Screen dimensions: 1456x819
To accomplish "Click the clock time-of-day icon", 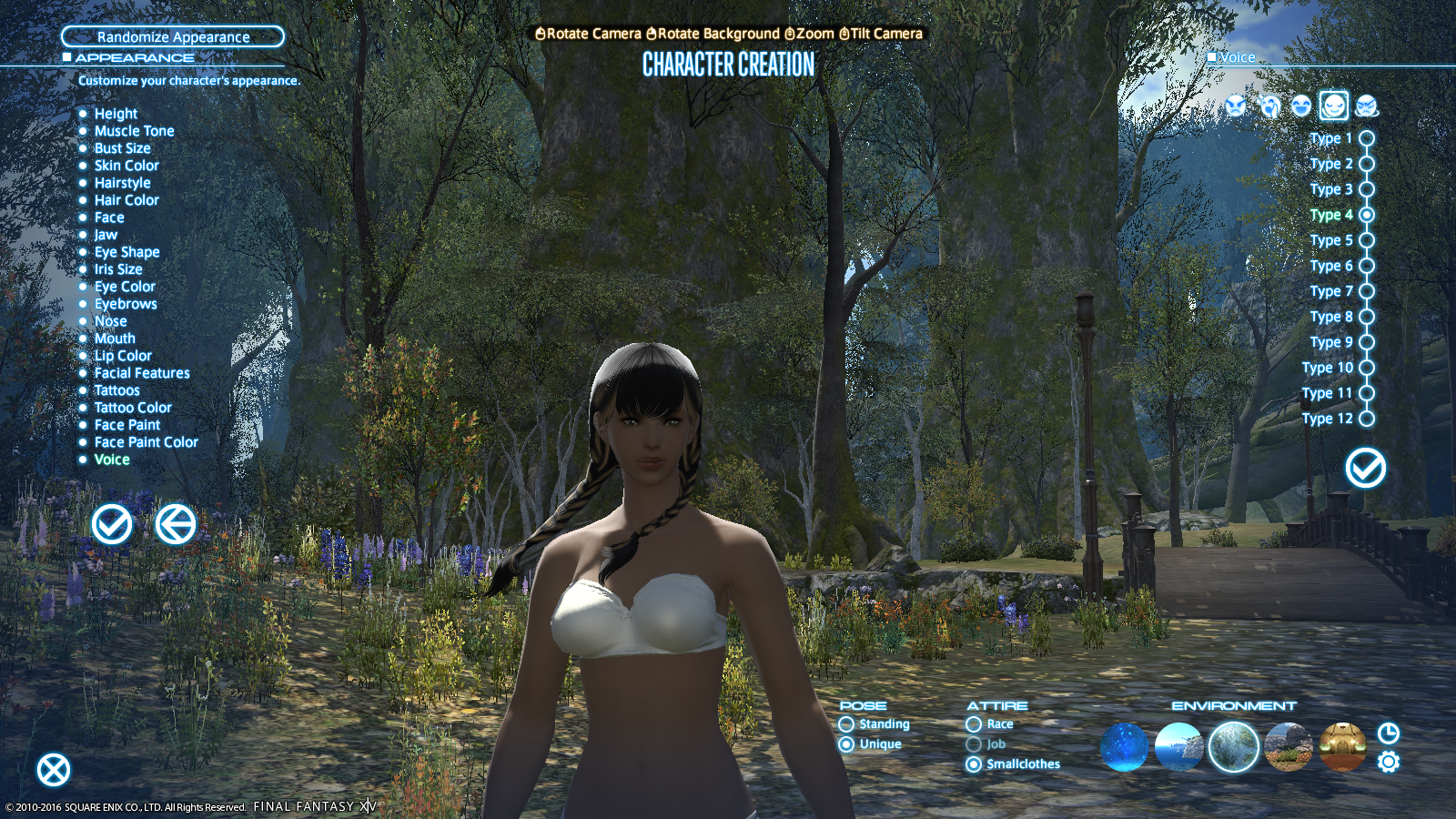I will [1388, 733].
